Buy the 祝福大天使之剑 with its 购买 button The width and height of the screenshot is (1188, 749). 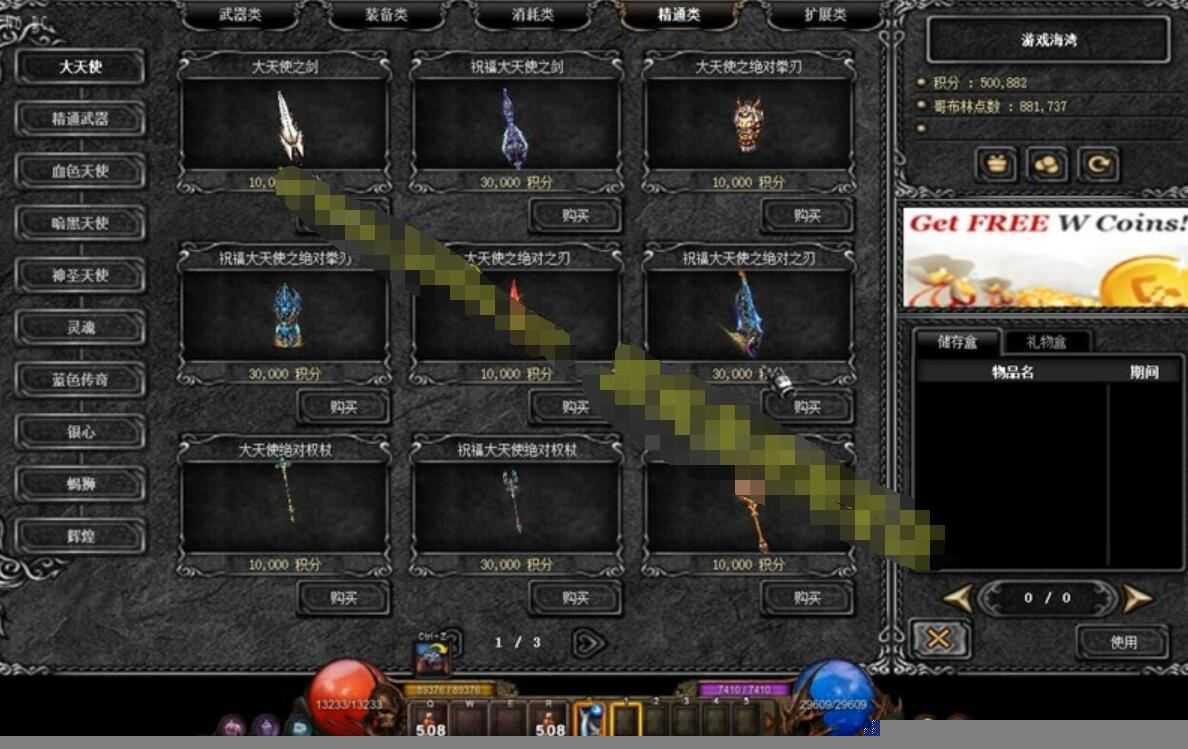click(x=575, y=215)
